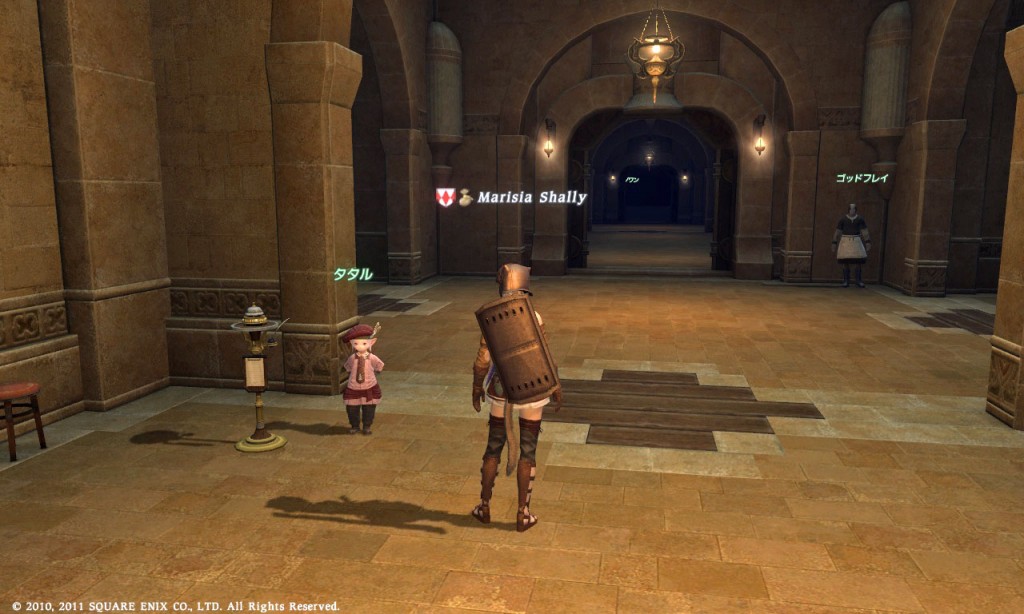Click the ゴッドフレイ NPC nameplate
1024x614 pixels.
click(x=862, y=178)
